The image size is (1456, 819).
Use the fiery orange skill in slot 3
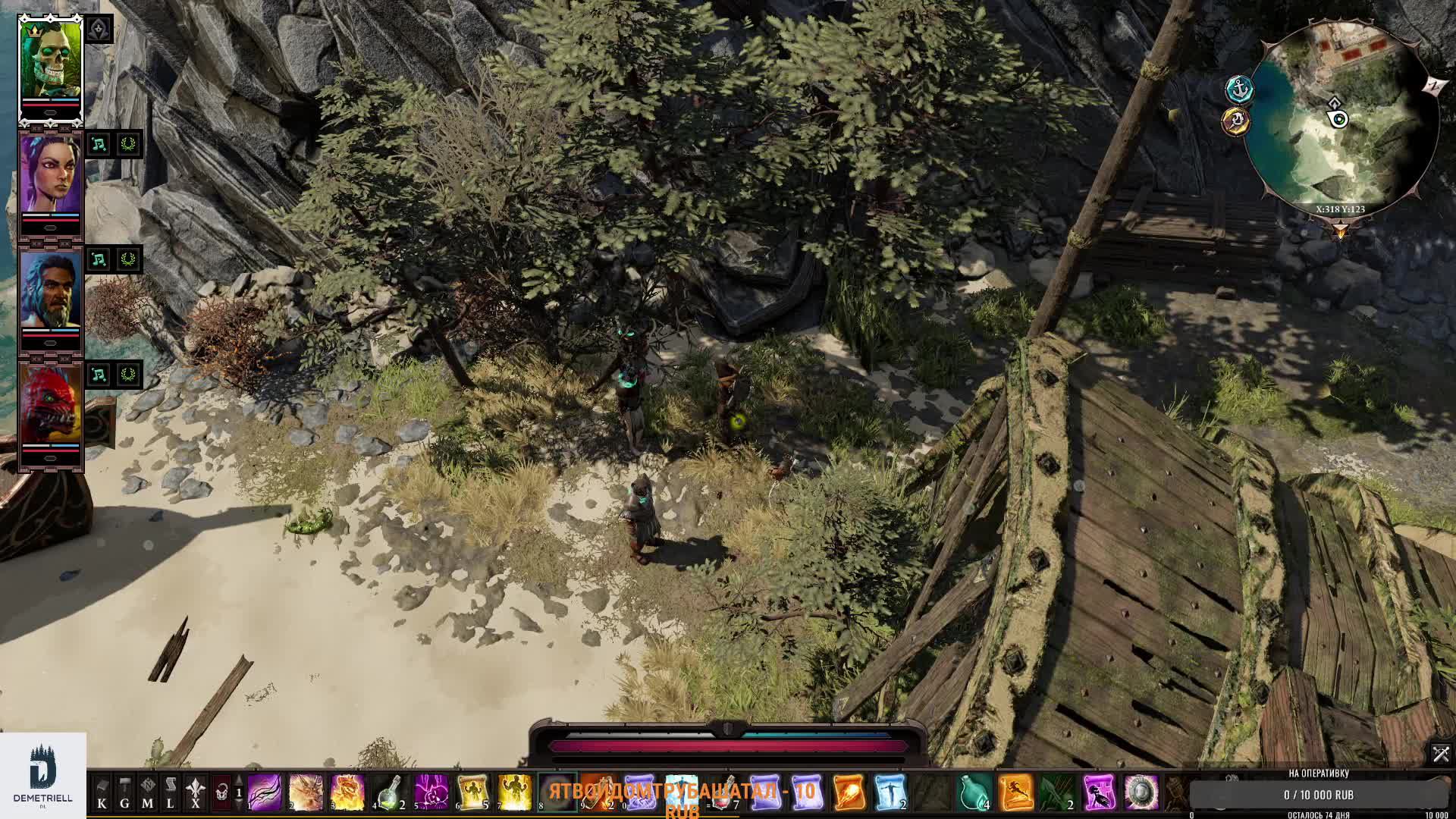pyautogui.click(x=348, y=793)
